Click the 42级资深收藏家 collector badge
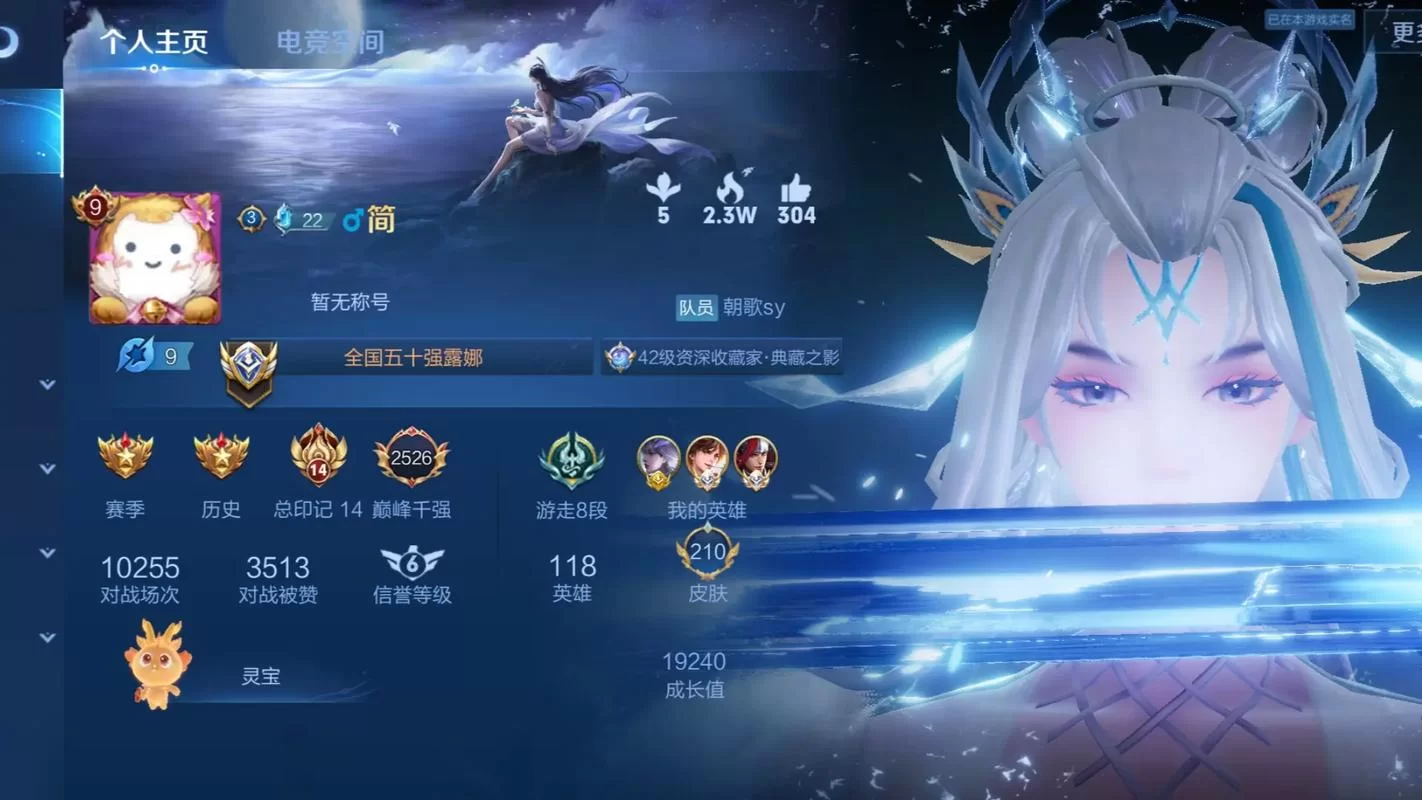The height and width of the screenshot is (800, 1422). (722, 357)
